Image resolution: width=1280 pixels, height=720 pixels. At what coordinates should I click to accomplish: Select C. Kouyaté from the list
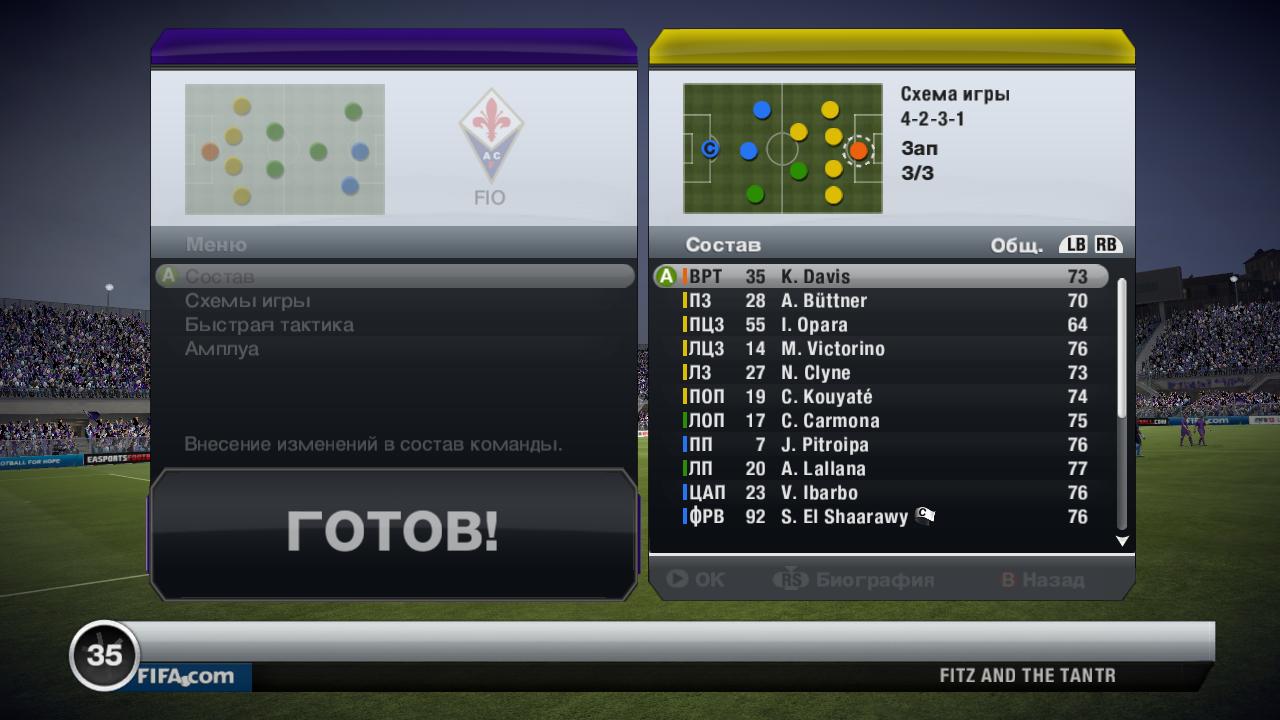(880, 396)
